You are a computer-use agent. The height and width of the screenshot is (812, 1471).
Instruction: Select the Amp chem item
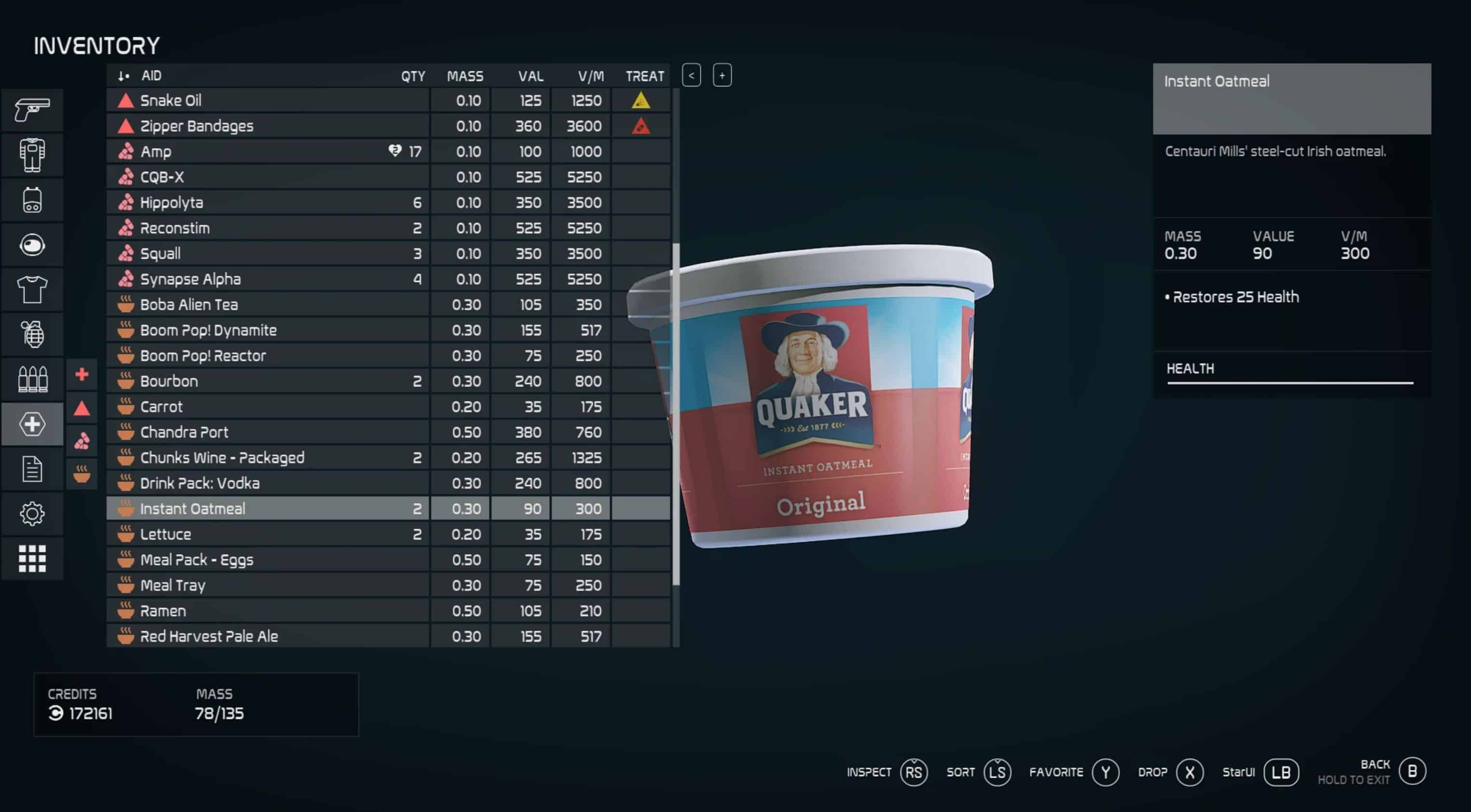click(267, 151)
